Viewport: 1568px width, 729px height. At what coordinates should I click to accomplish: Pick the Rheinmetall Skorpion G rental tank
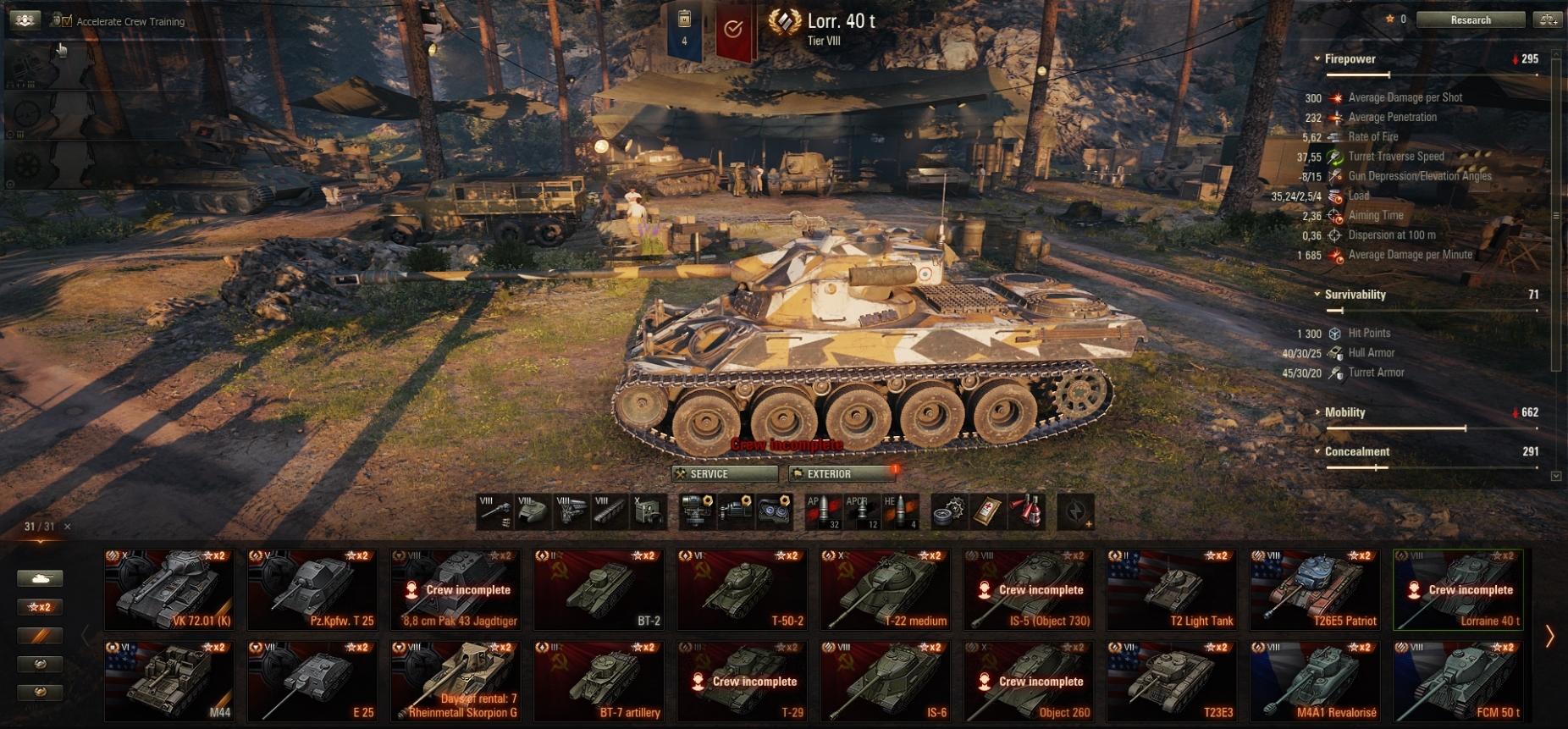(x=455, y=681)
